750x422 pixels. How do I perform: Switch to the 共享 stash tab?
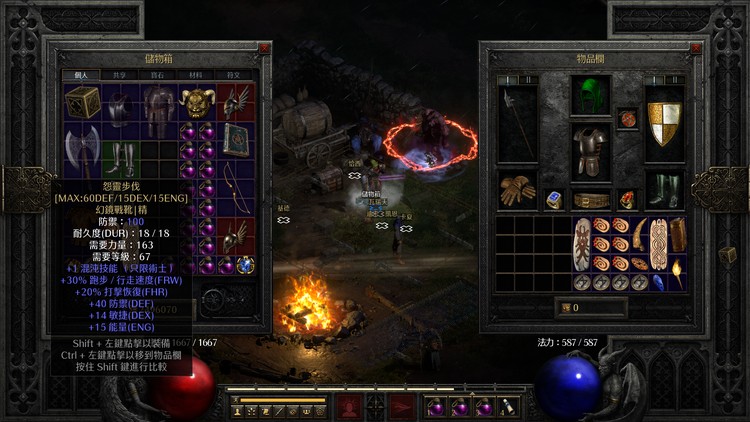point(120,74)
